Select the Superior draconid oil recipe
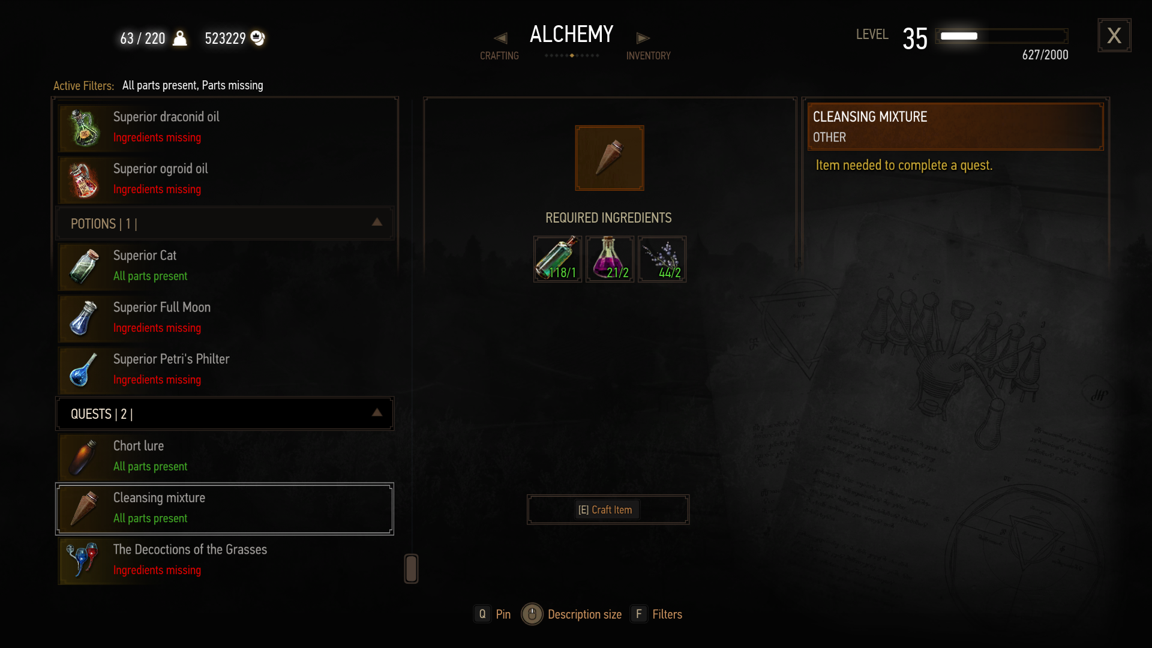The height and width of the screenshot is (648, 1152). pos(225,127)
